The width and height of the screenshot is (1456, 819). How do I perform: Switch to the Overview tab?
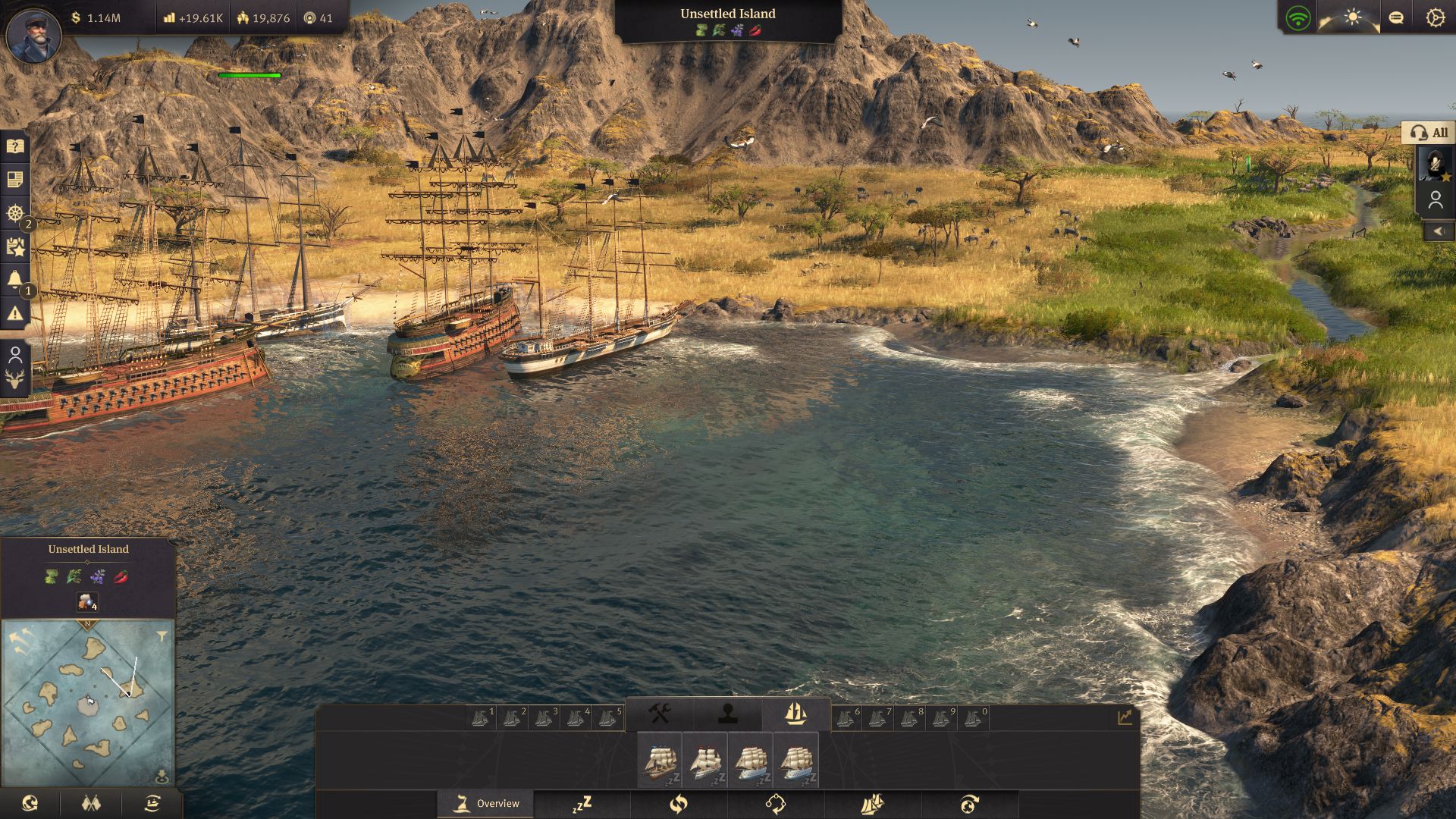(485, 802)
